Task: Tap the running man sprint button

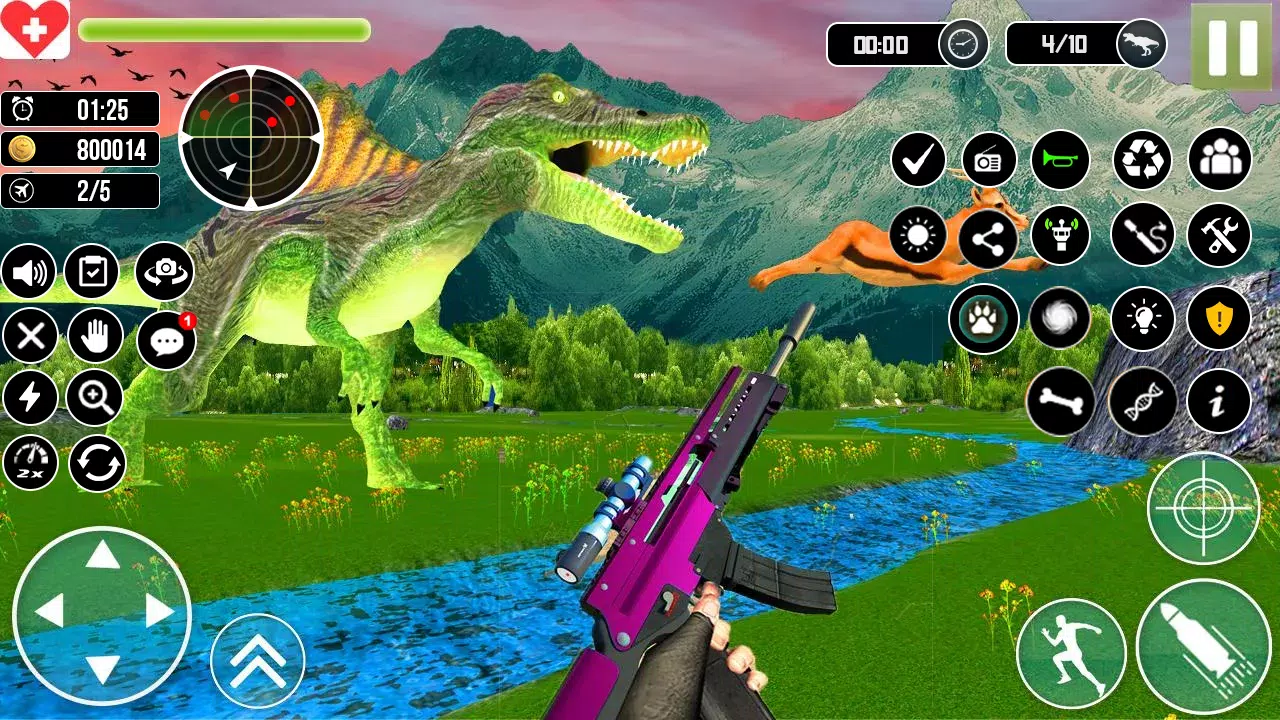Action: click(1071, 654)
